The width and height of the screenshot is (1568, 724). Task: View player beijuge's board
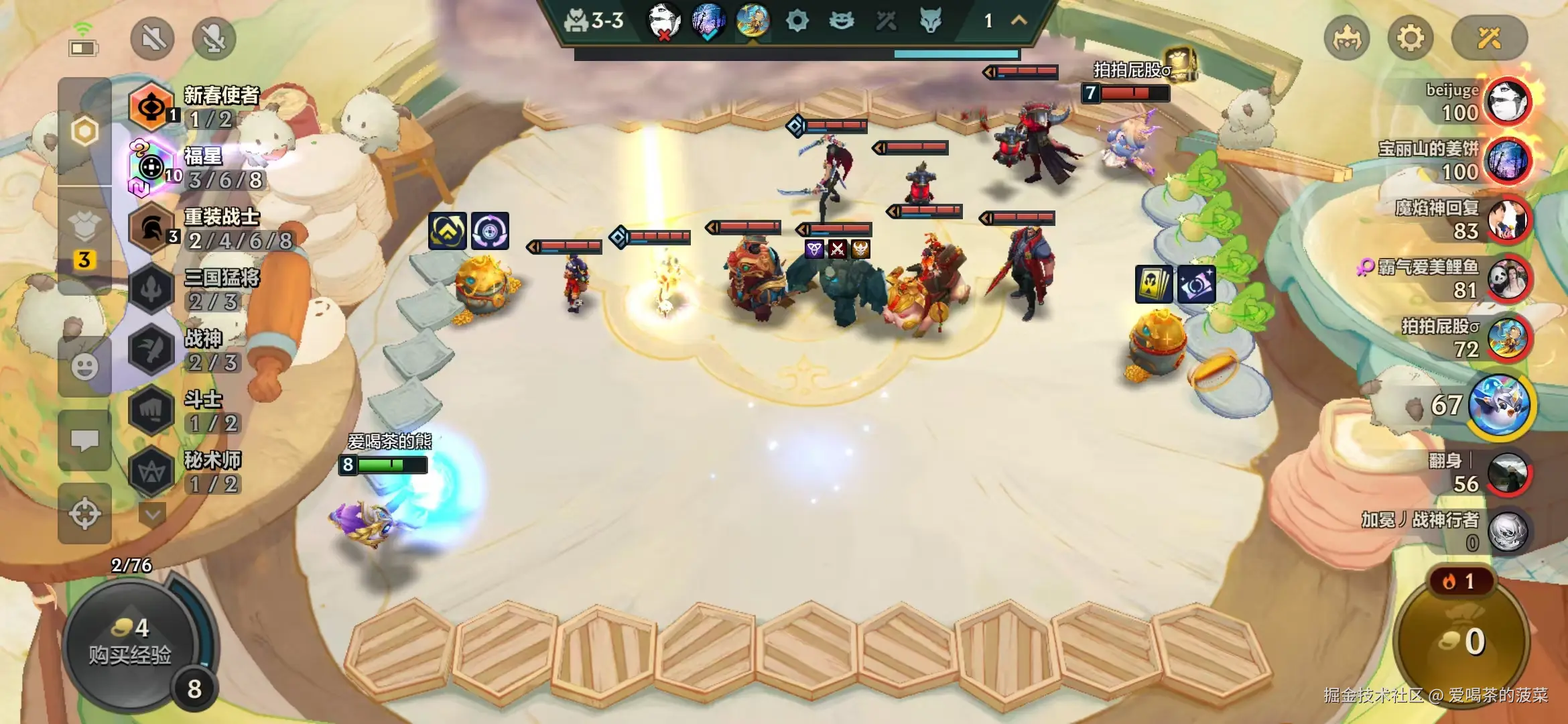click(x=1507, y=102)
